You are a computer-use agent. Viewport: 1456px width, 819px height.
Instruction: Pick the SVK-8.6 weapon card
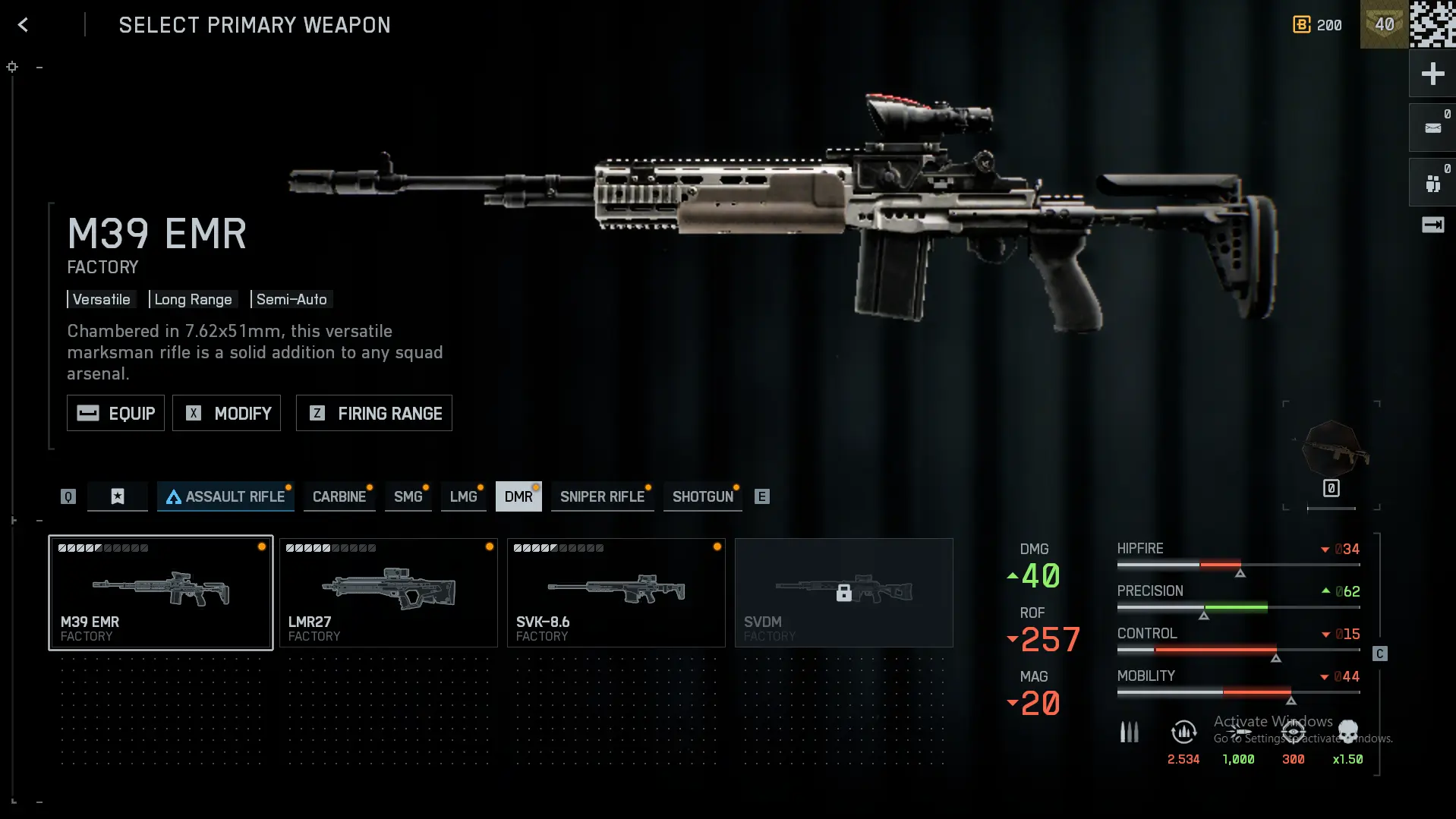pyautogui.click(x=616, y=593)
